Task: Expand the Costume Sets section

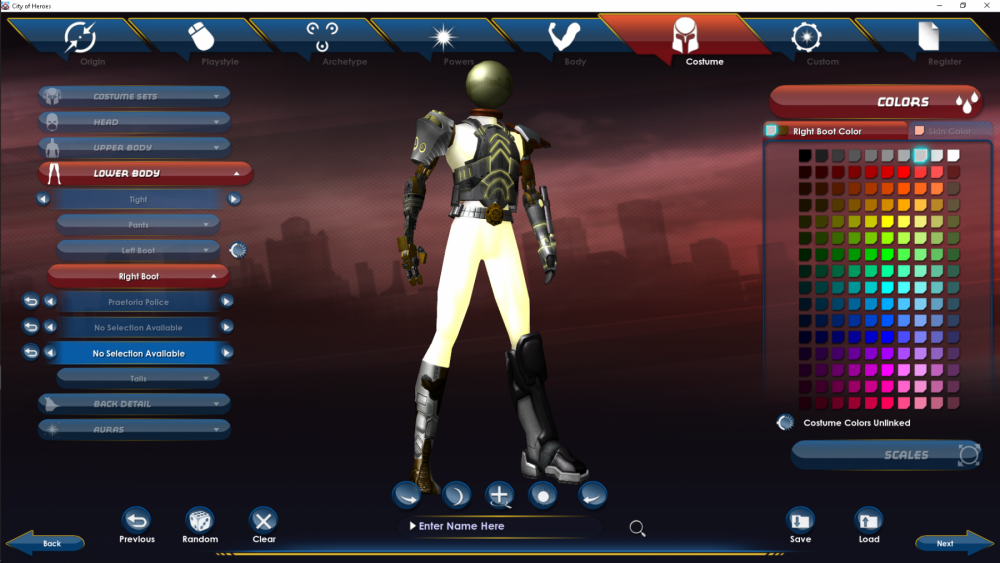Action: (x=135, y=97)
